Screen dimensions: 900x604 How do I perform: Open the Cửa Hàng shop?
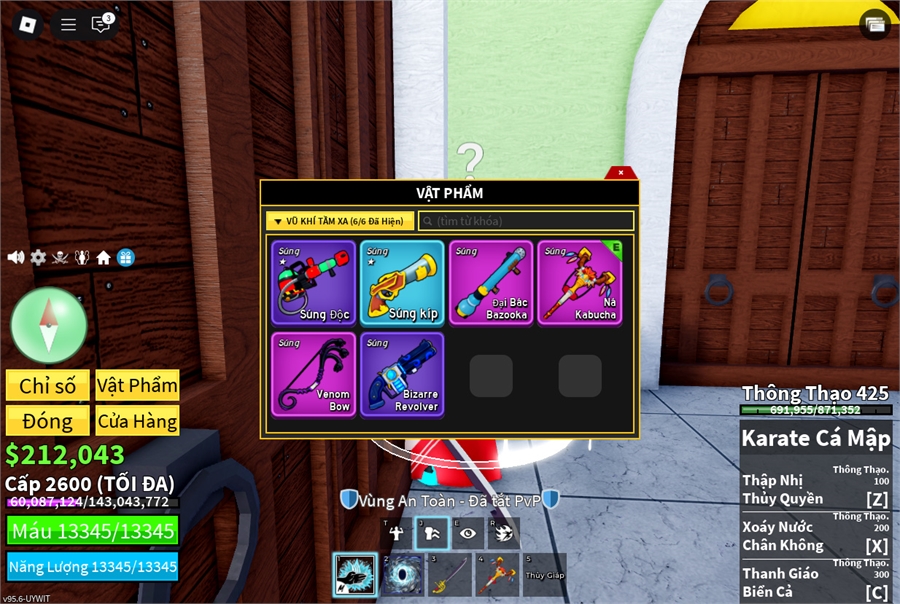click(x=137, y=420)
